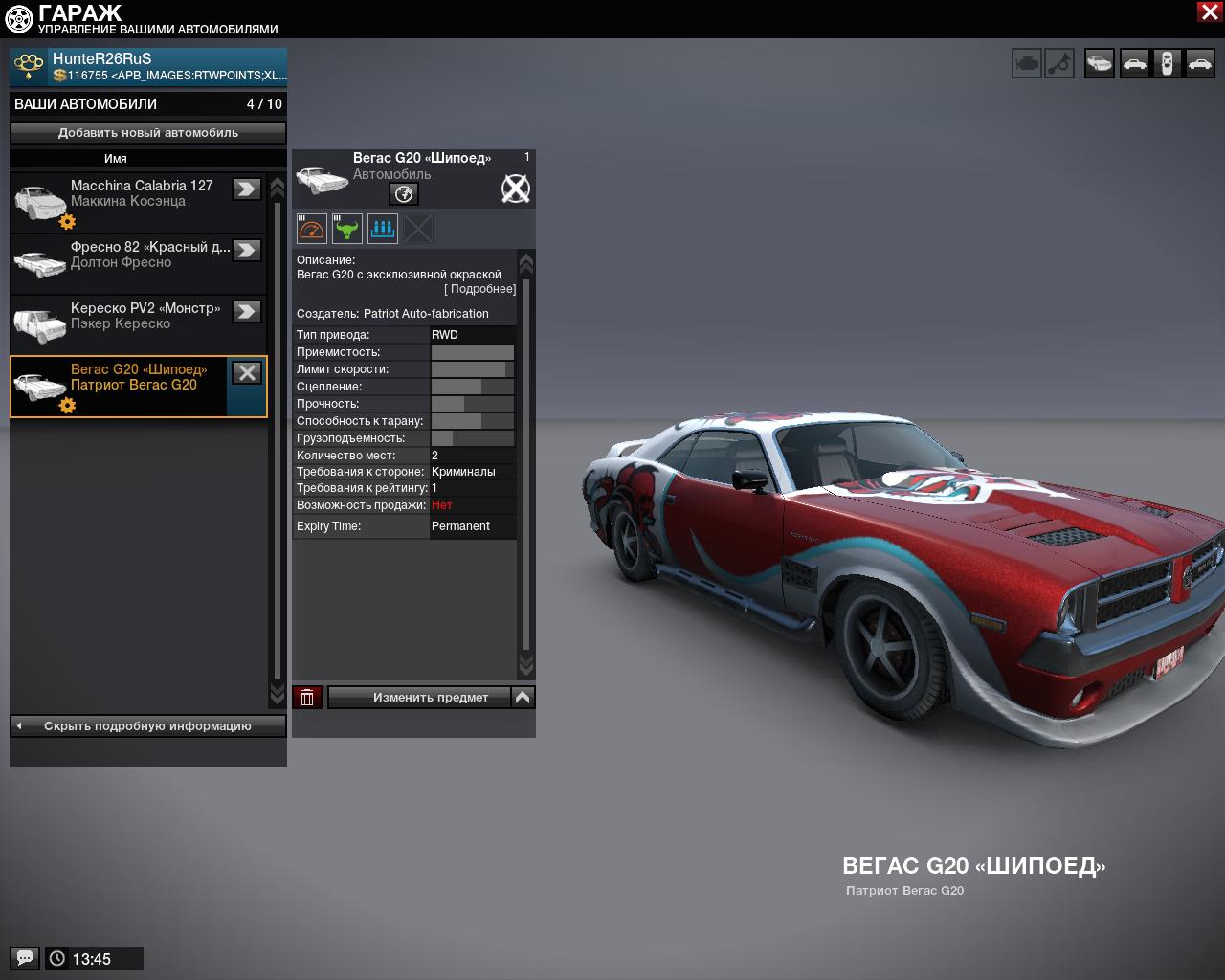Select the orange speedometer modification slot
The width and height of the screenshot is (1225, 980).
(312, 229)
